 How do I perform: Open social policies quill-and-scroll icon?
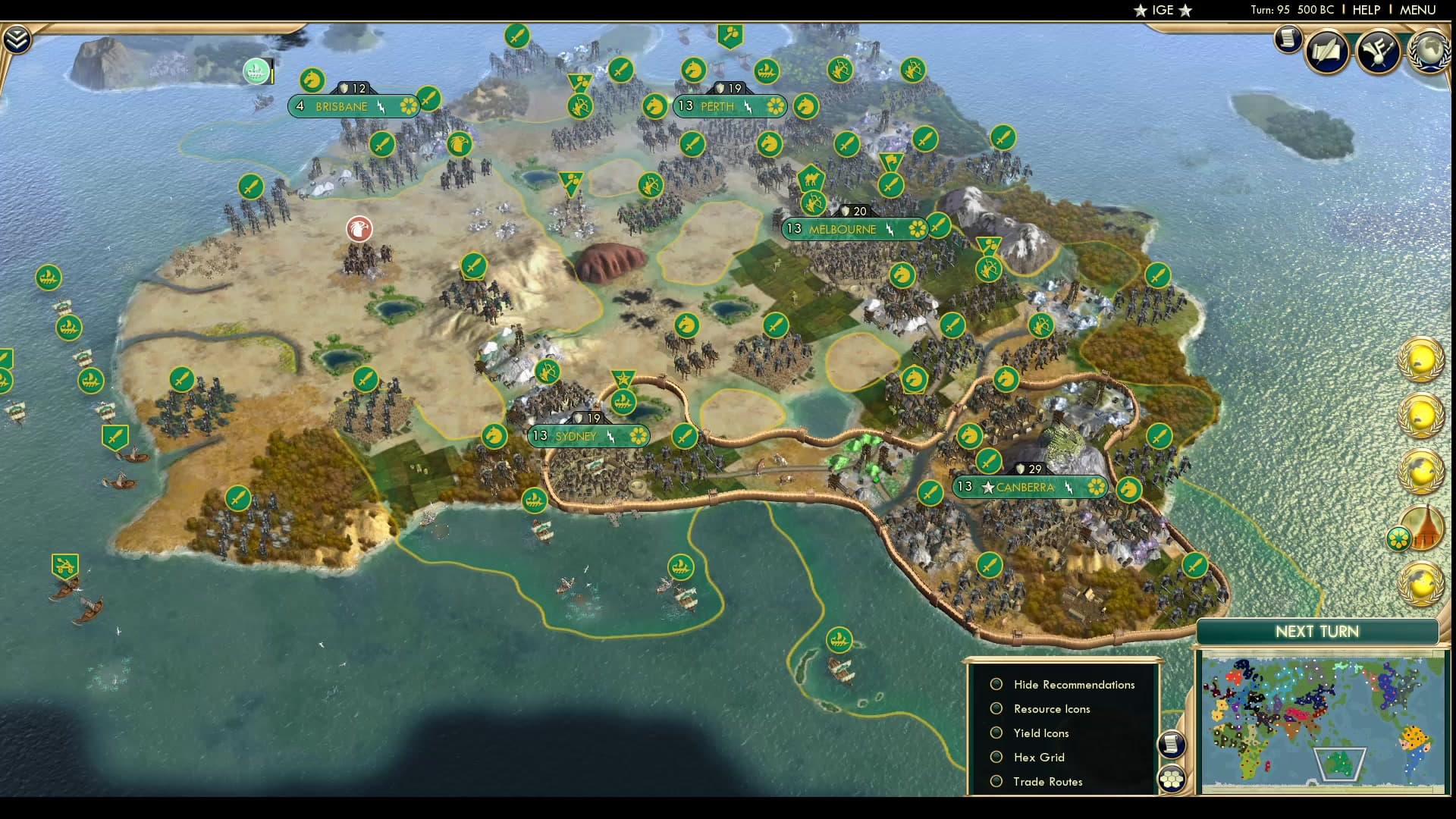click(1327, 52)
